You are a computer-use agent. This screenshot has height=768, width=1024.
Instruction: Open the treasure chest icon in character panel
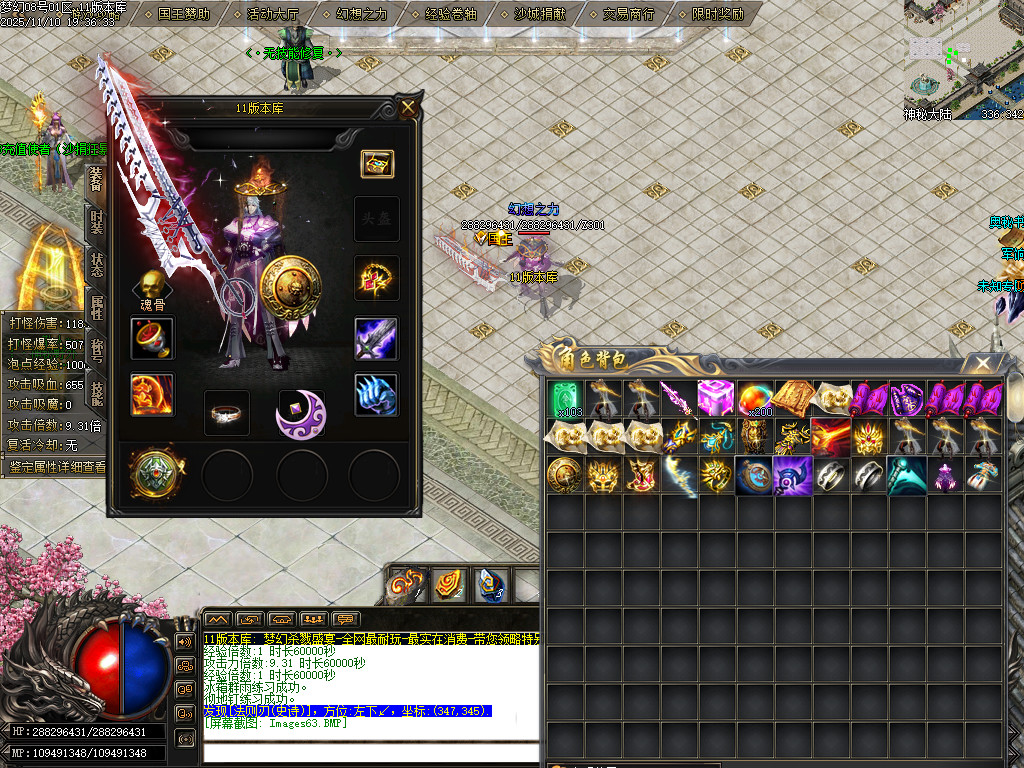pyautogui.click(x=377, y=164)
